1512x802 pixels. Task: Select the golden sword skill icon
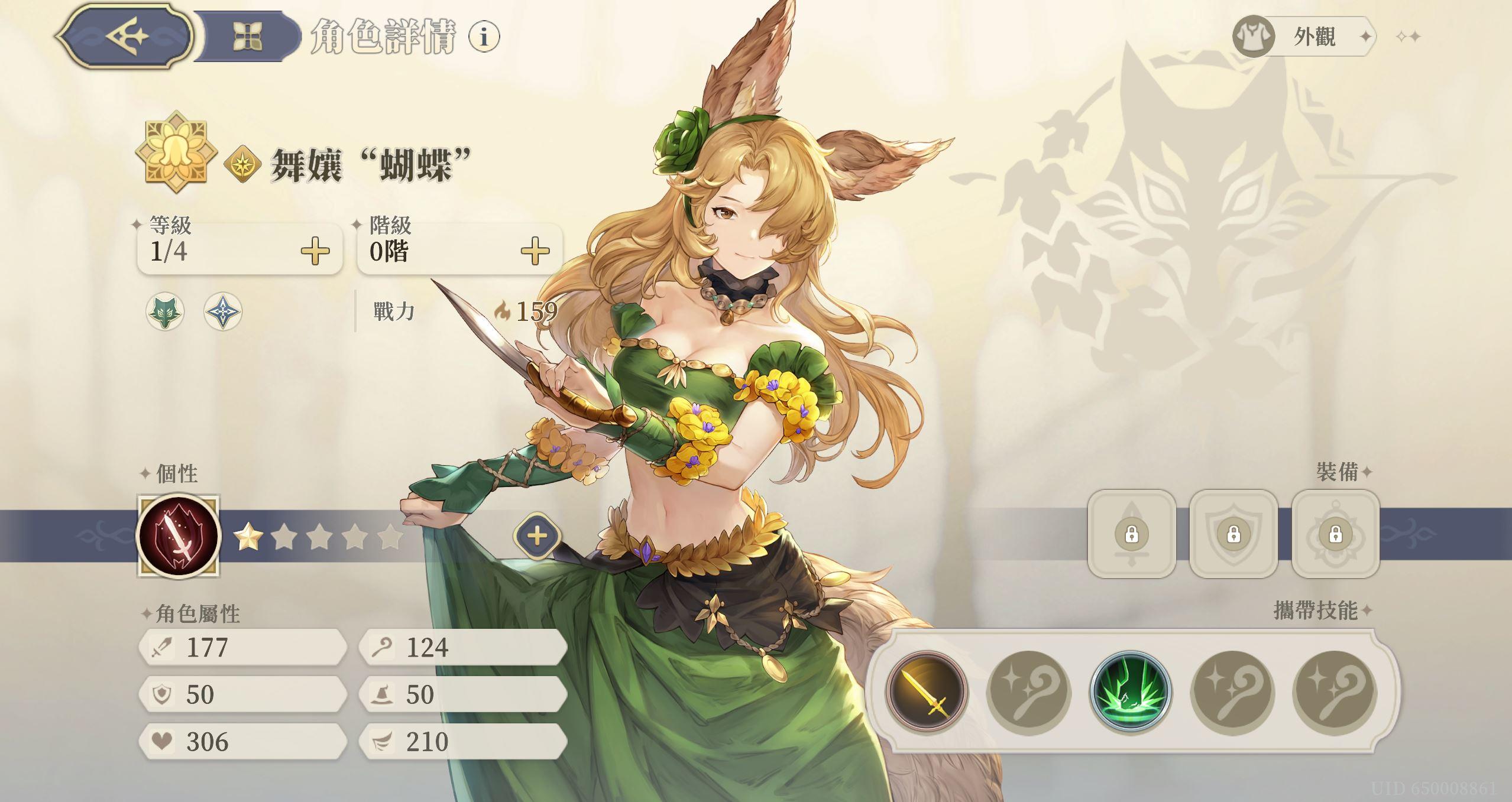pyautogui.click(x=928, y=693)
